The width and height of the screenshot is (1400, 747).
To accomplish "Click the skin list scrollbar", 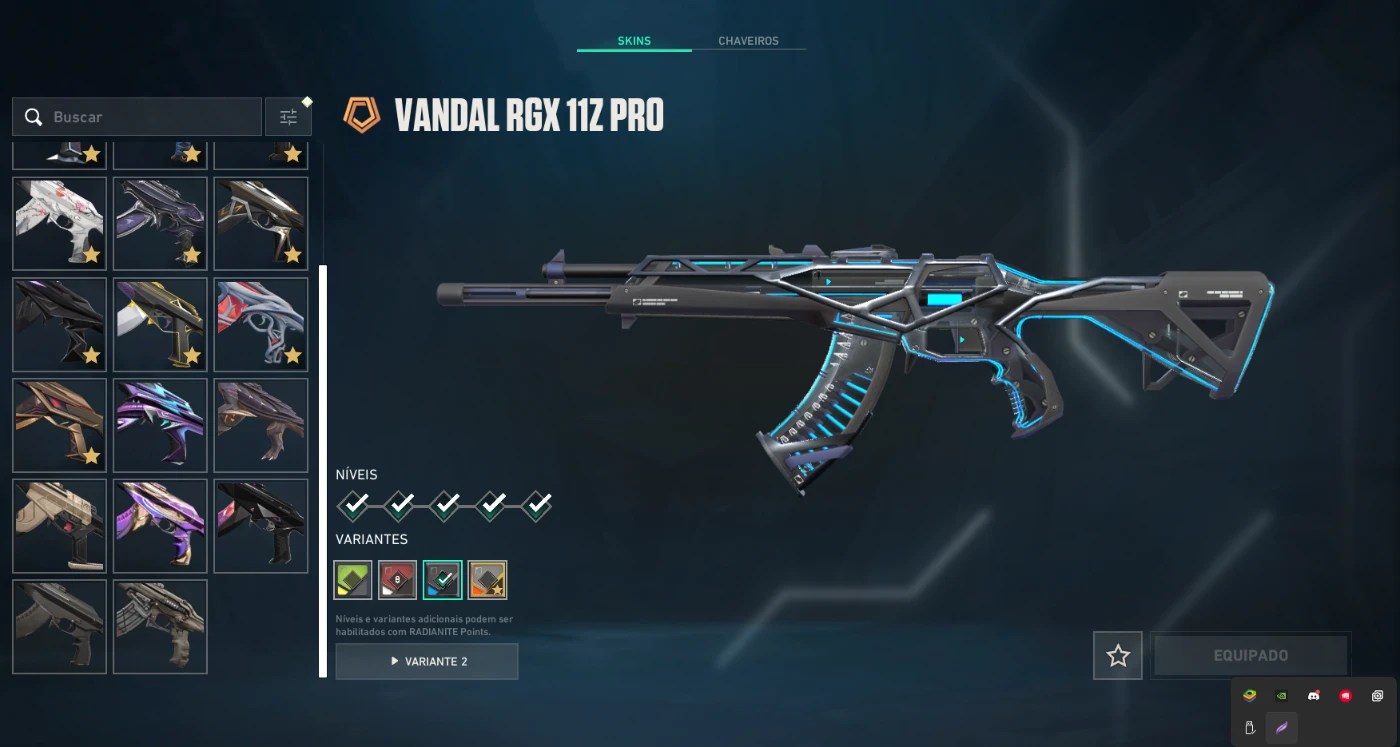I will [323, 470].
